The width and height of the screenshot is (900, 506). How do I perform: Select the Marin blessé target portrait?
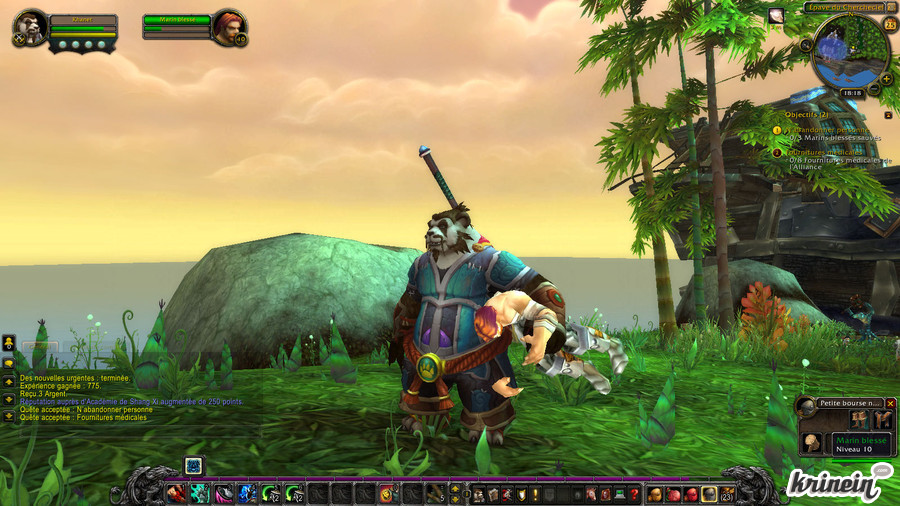228,28
